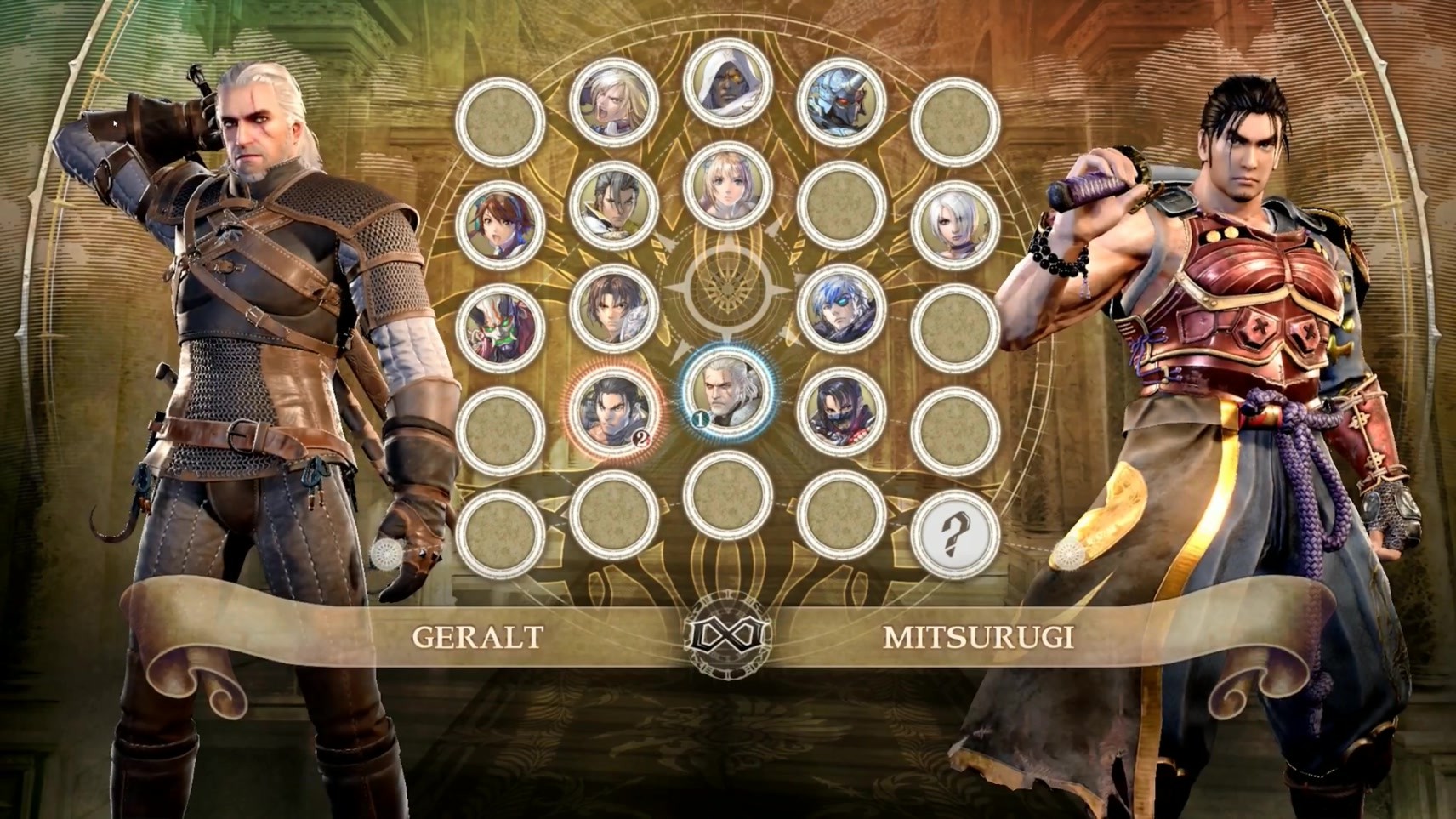The width and height of the screenshot is (1456, 819).
Task: Pick Ivy's white-haired portrait
Action: coord(954,224)
